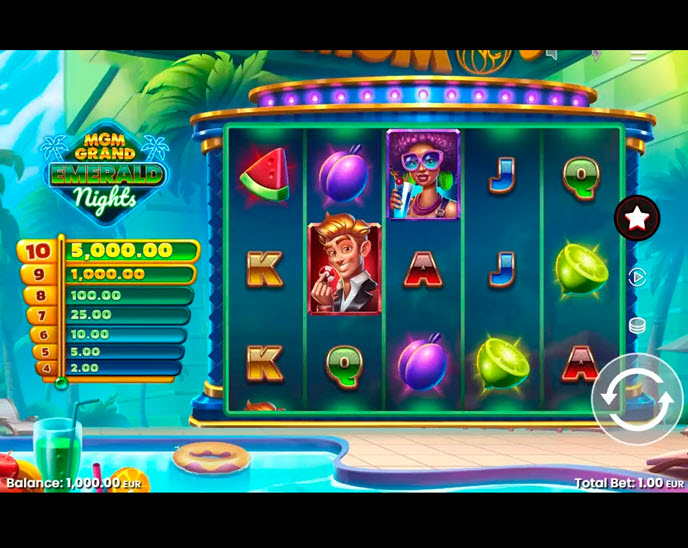Image resolution: width=688 pixels, height=548 pixels.
Task: Spin the reels with the circular arrows button
Action: click(x=637, y=399)
